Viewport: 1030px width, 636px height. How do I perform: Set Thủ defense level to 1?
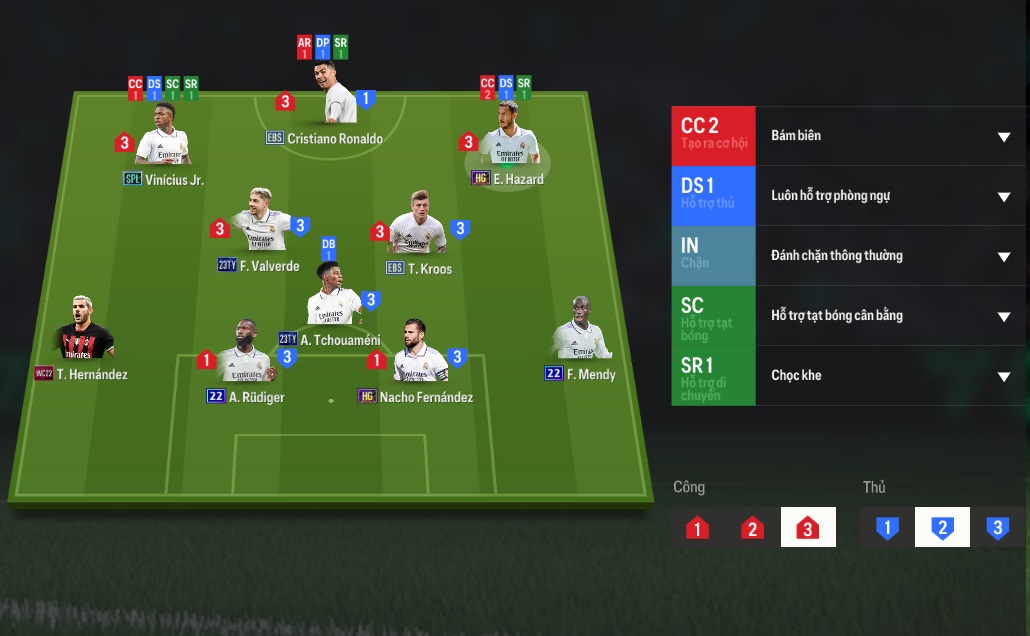click(x=887, y=528)
